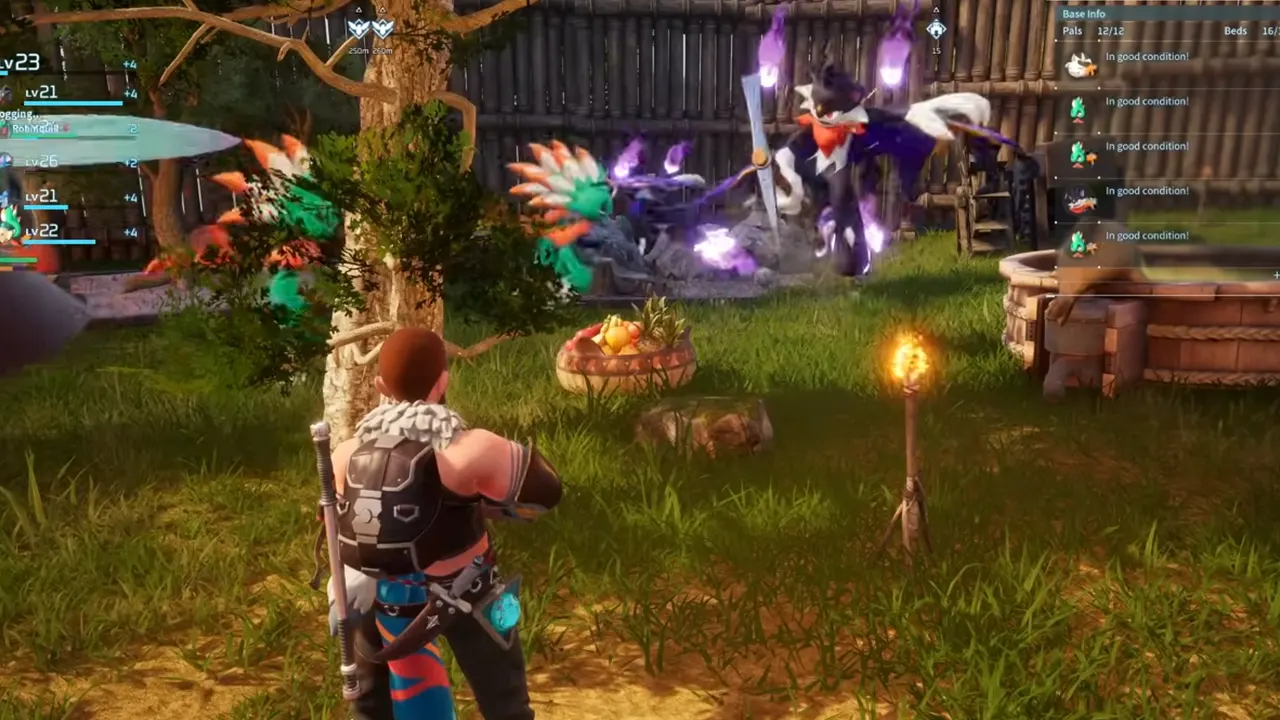Viewport: 1280px width, 720px height.
Task: Select the white bird Pal in Base Info
Action: 1080,66
